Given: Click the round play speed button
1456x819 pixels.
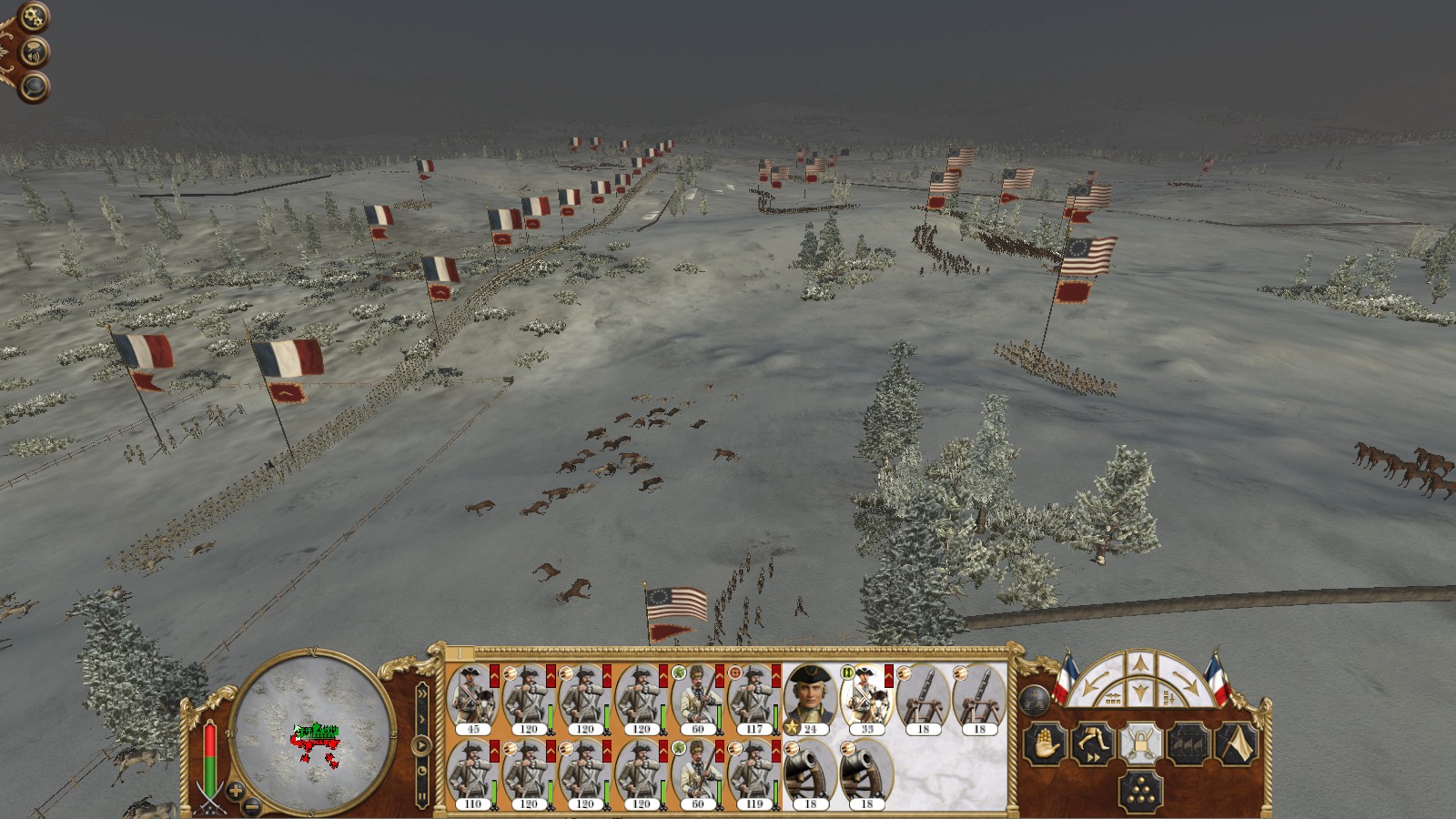Looking at the screenshot, I should (x=422, y=746).
